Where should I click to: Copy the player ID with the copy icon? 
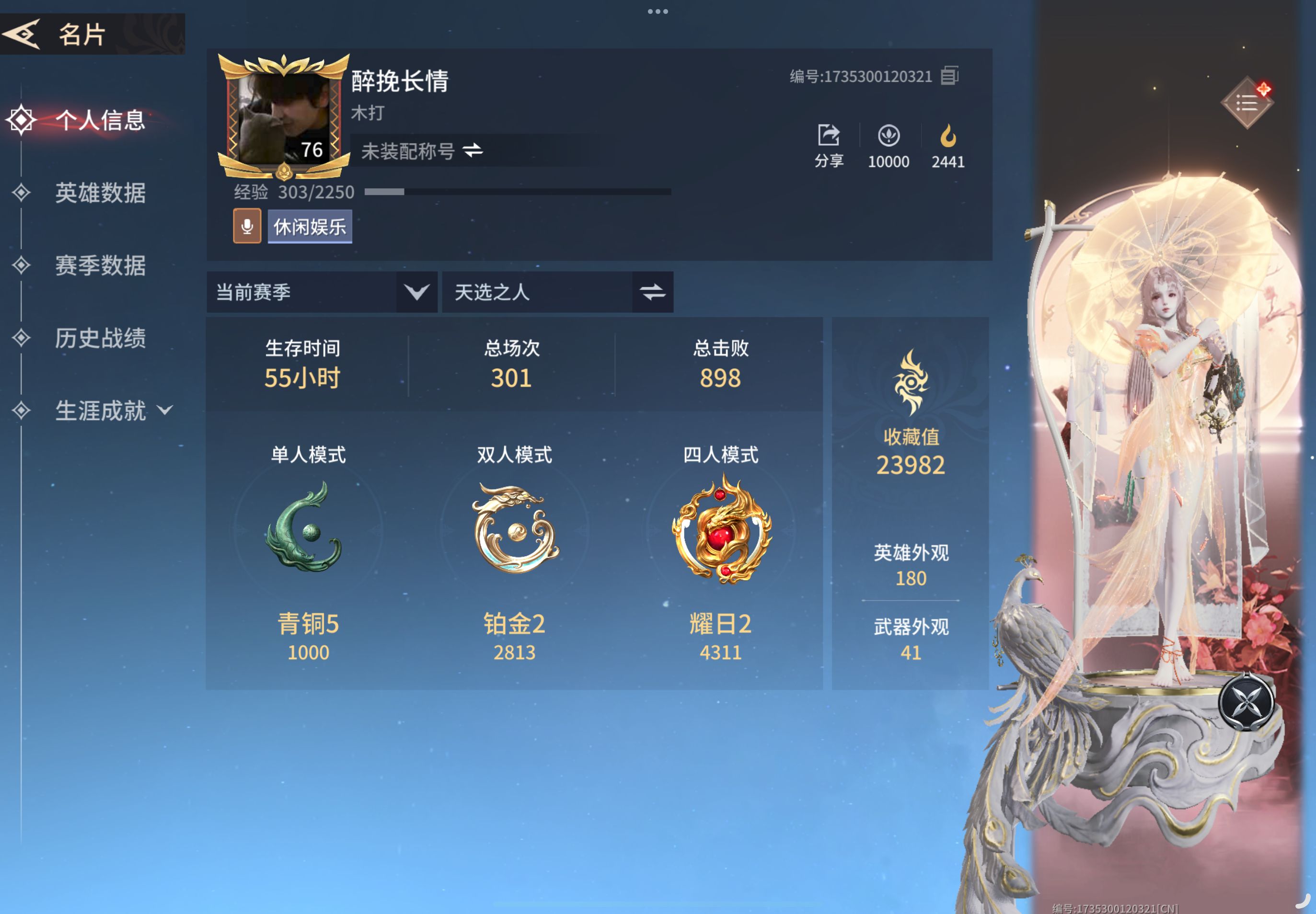(950, 76)
